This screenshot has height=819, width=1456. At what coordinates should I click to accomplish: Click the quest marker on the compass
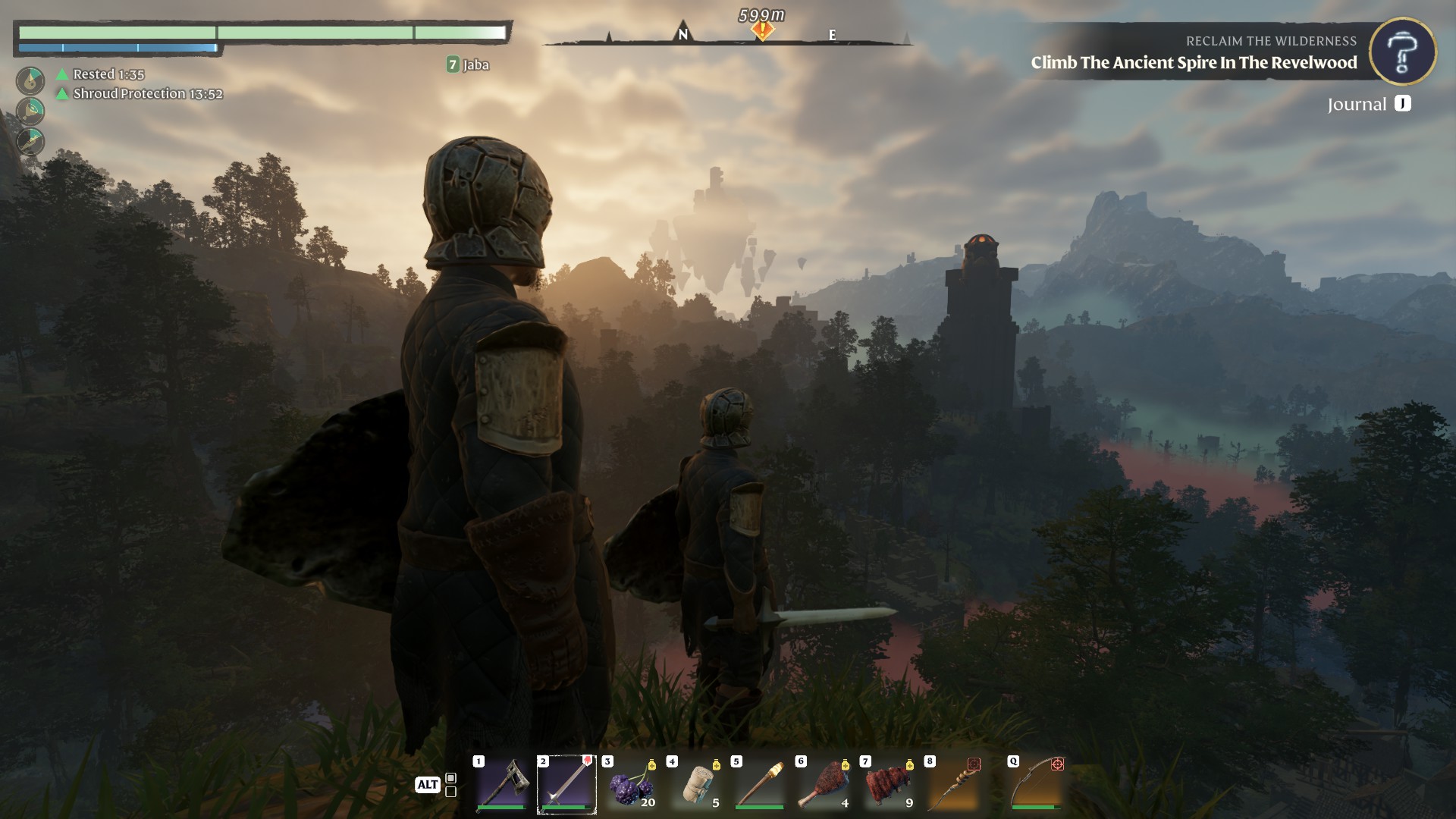pyautogui.click(x=762, y=30)
